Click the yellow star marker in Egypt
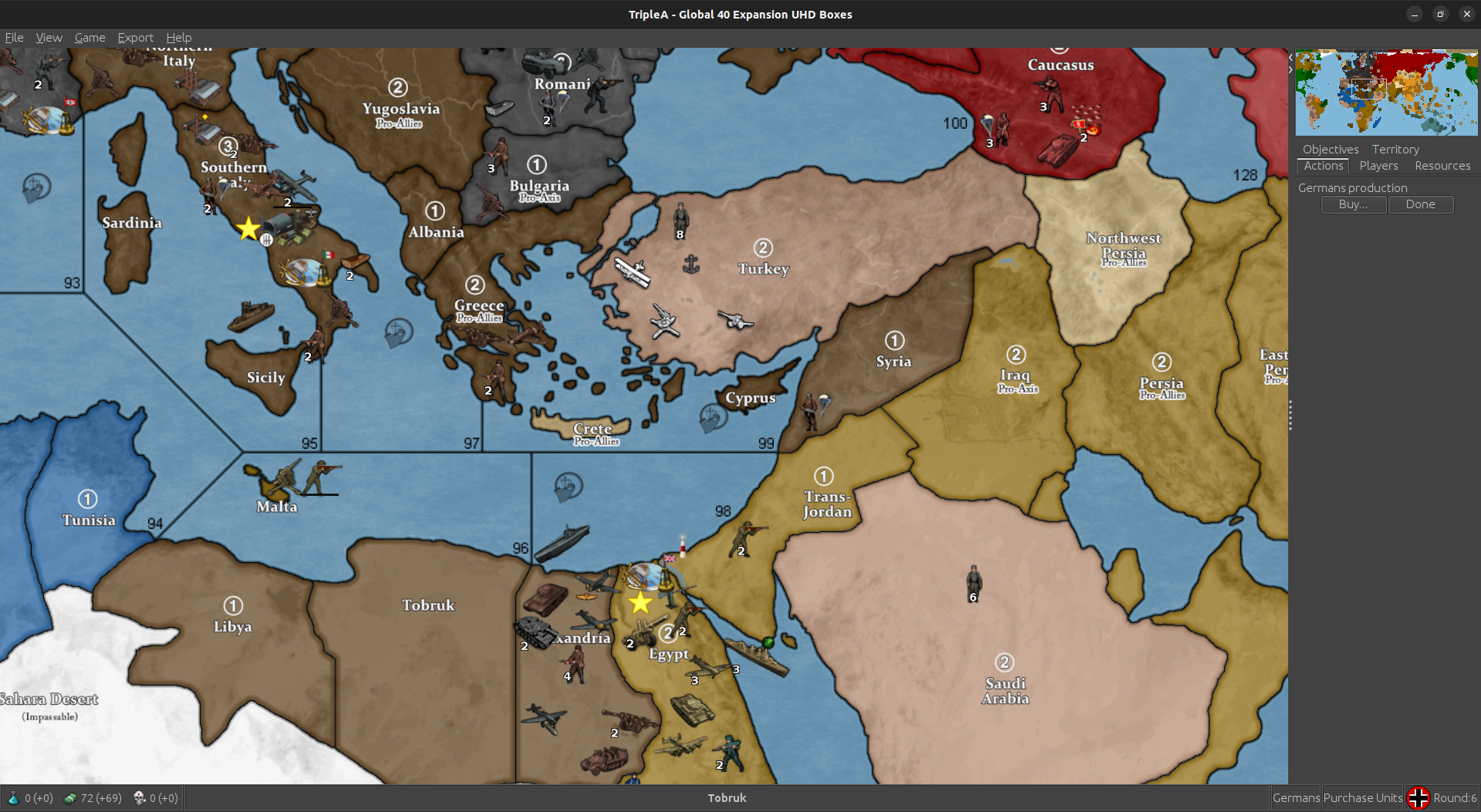1481x812 pixels. (x=641, y=604)
